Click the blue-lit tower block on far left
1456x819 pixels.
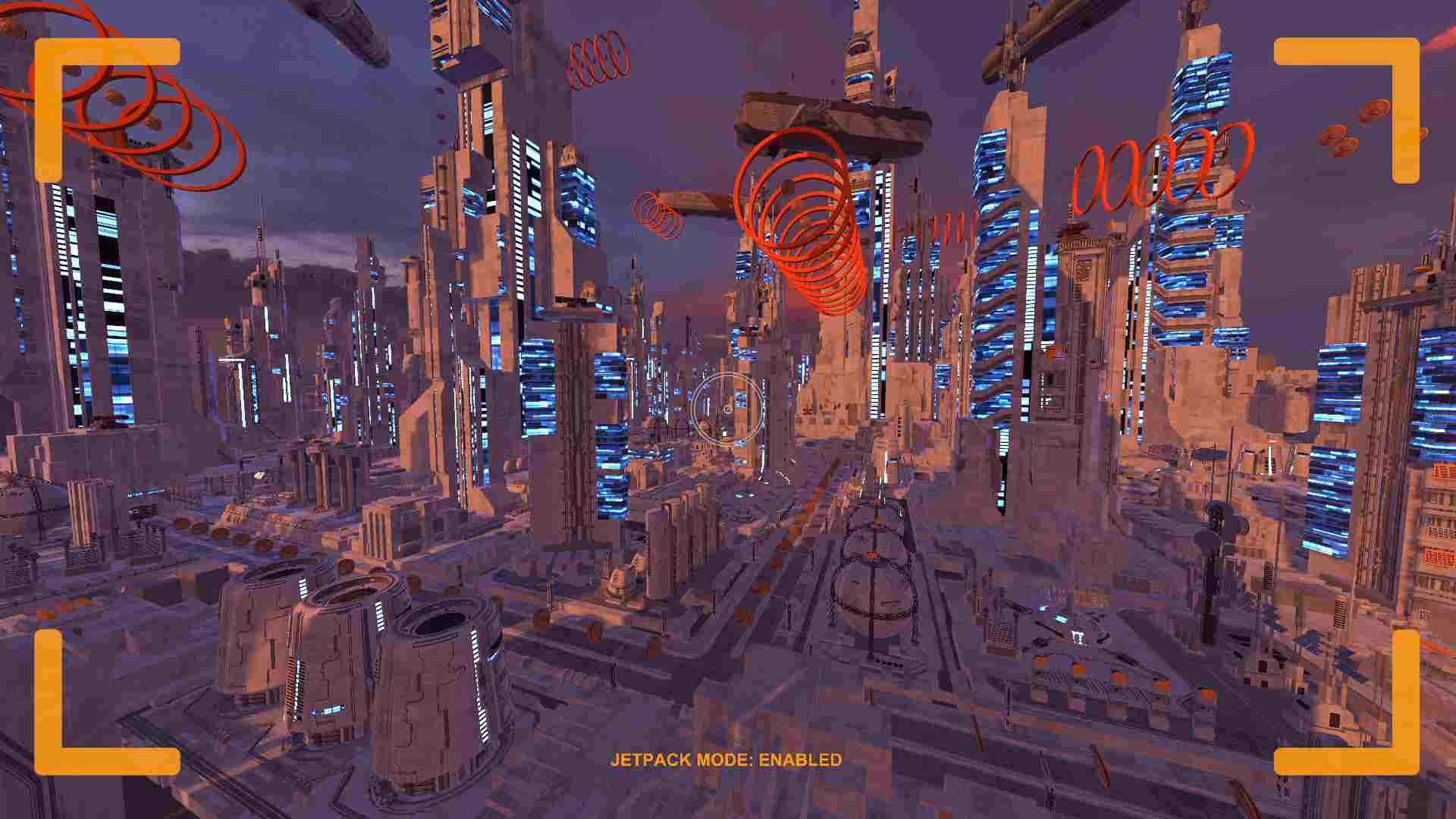tap(99, 303)
